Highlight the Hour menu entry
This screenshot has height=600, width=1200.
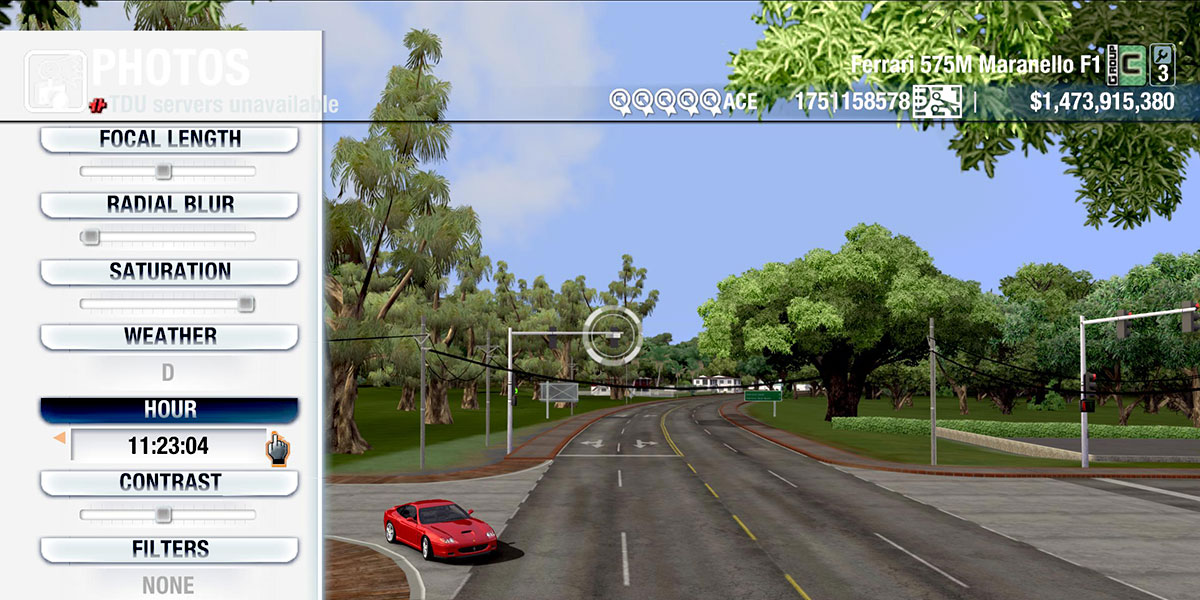(x=169, y=410)
